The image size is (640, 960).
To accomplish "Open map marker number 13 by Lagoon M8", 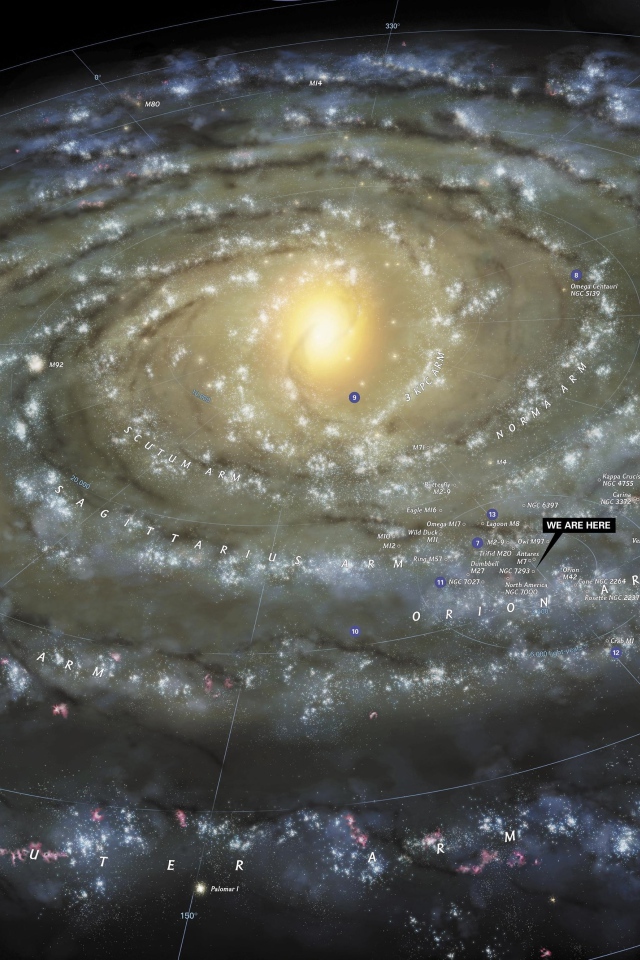I will click(492, 514).
